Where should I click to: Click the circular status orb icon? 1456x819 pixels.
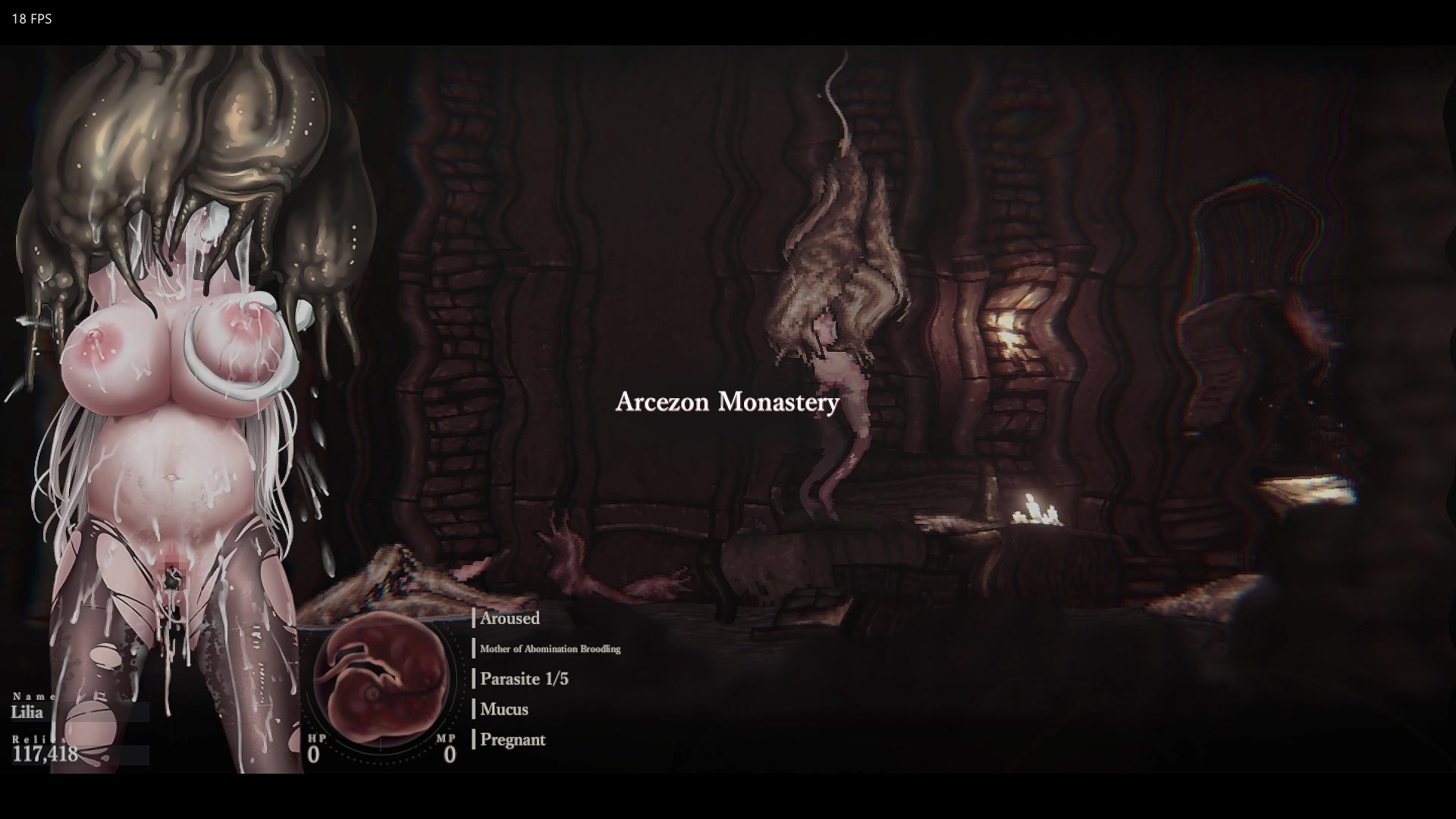click(x=381, y=677)
